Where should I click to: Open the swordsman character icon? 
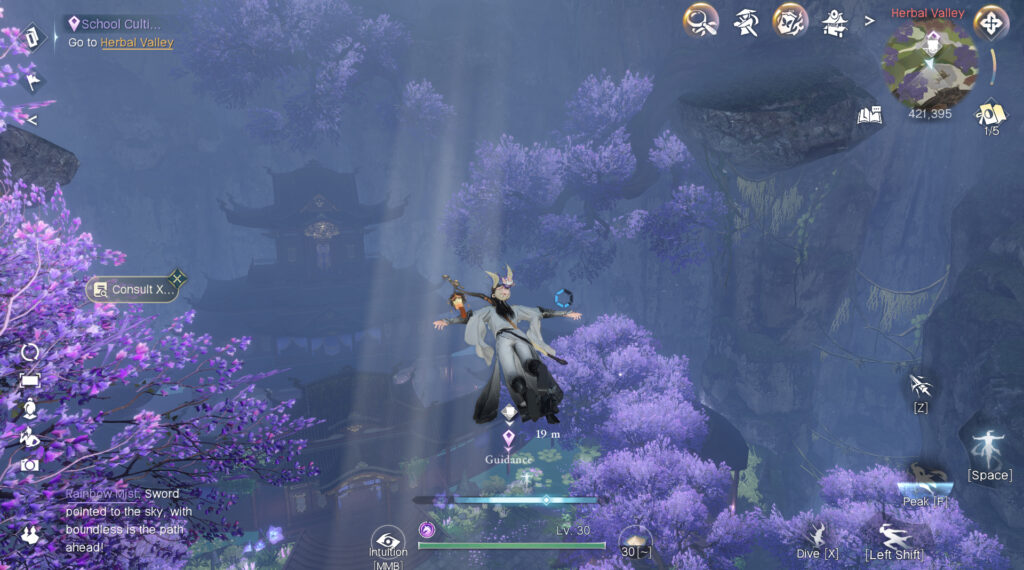745,19
